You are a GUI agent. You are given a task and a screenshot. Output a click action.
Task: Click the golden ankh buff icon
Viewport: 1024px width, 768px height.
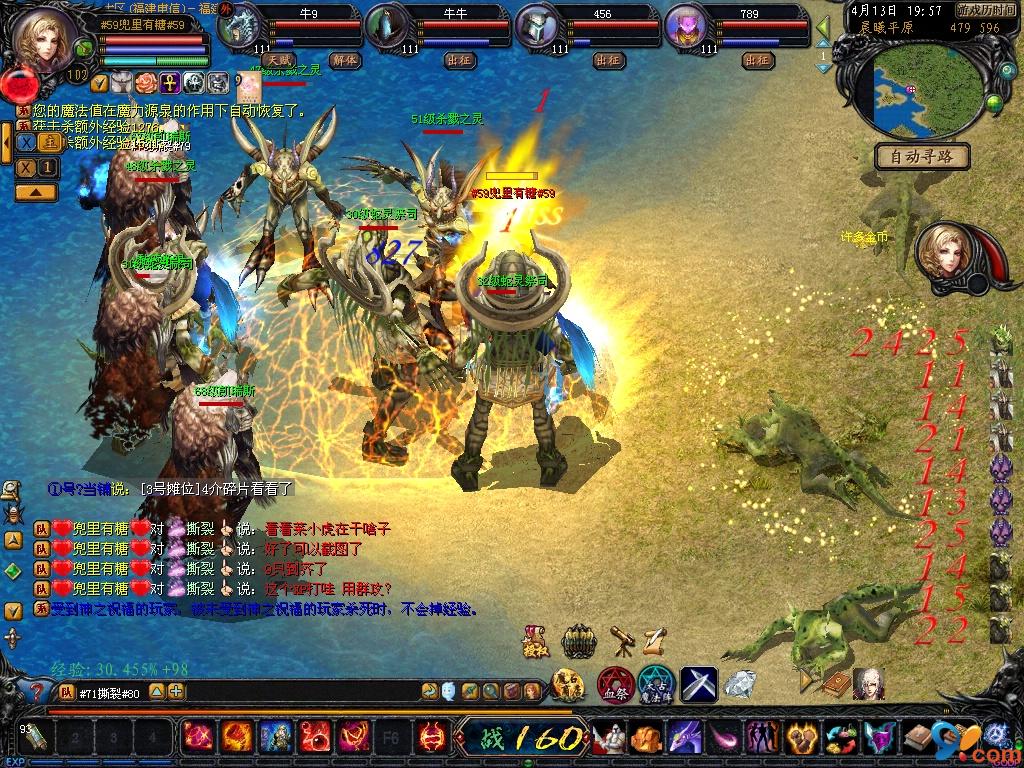(170, 82)
